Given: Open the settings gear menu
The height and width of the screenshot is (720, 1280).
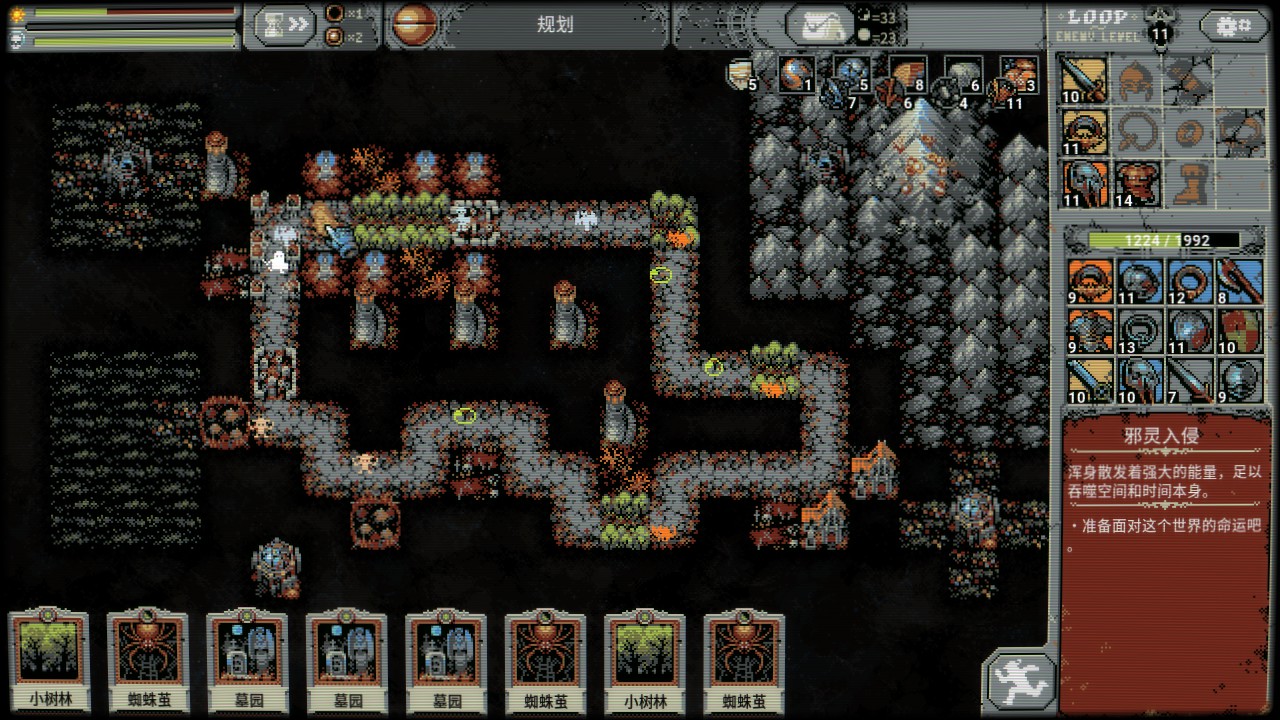Looking at the screenshot, I should coord(1233,26).
